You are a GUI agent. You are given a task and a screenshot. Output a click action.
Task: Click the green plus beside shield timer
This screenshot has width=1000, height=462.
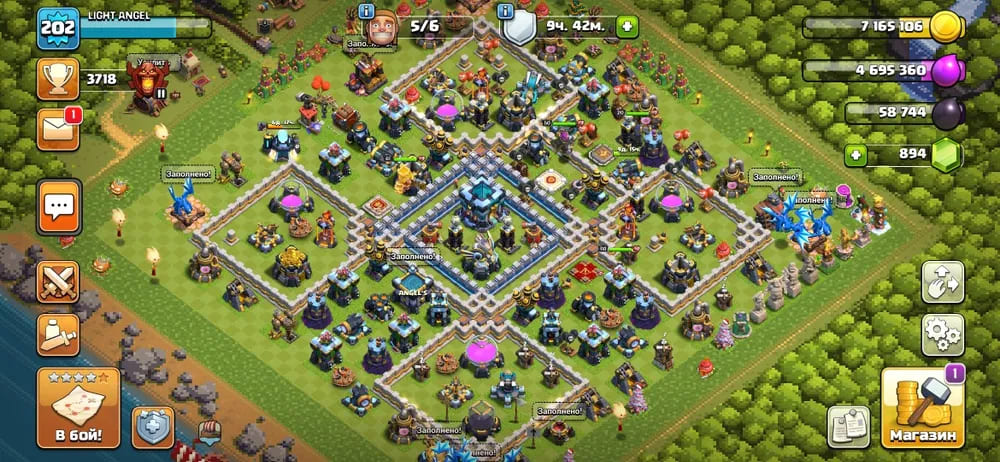627,27
